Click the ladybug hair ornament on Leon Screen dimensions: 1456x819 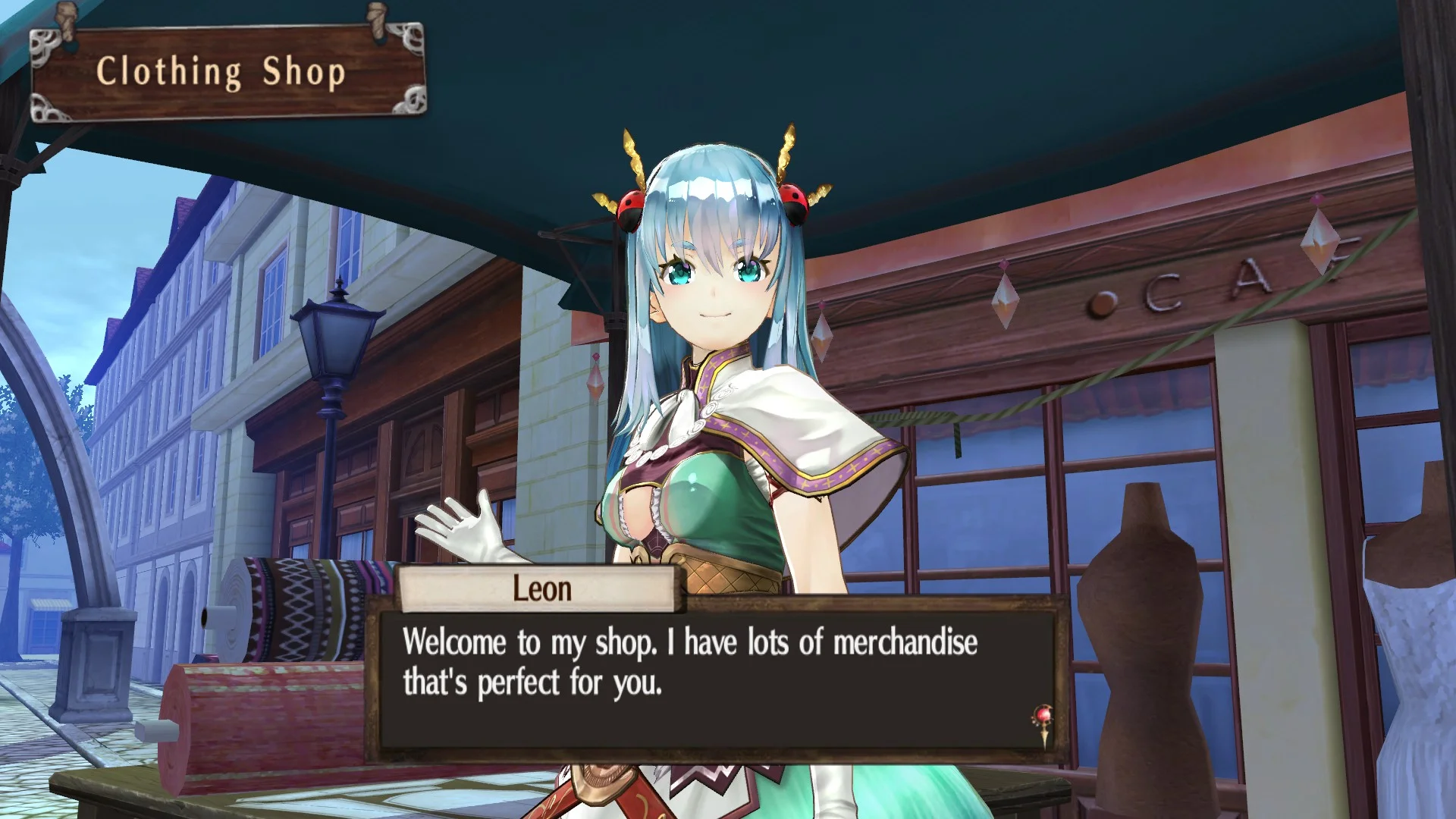pyautogui.click(x=632, y=209)
